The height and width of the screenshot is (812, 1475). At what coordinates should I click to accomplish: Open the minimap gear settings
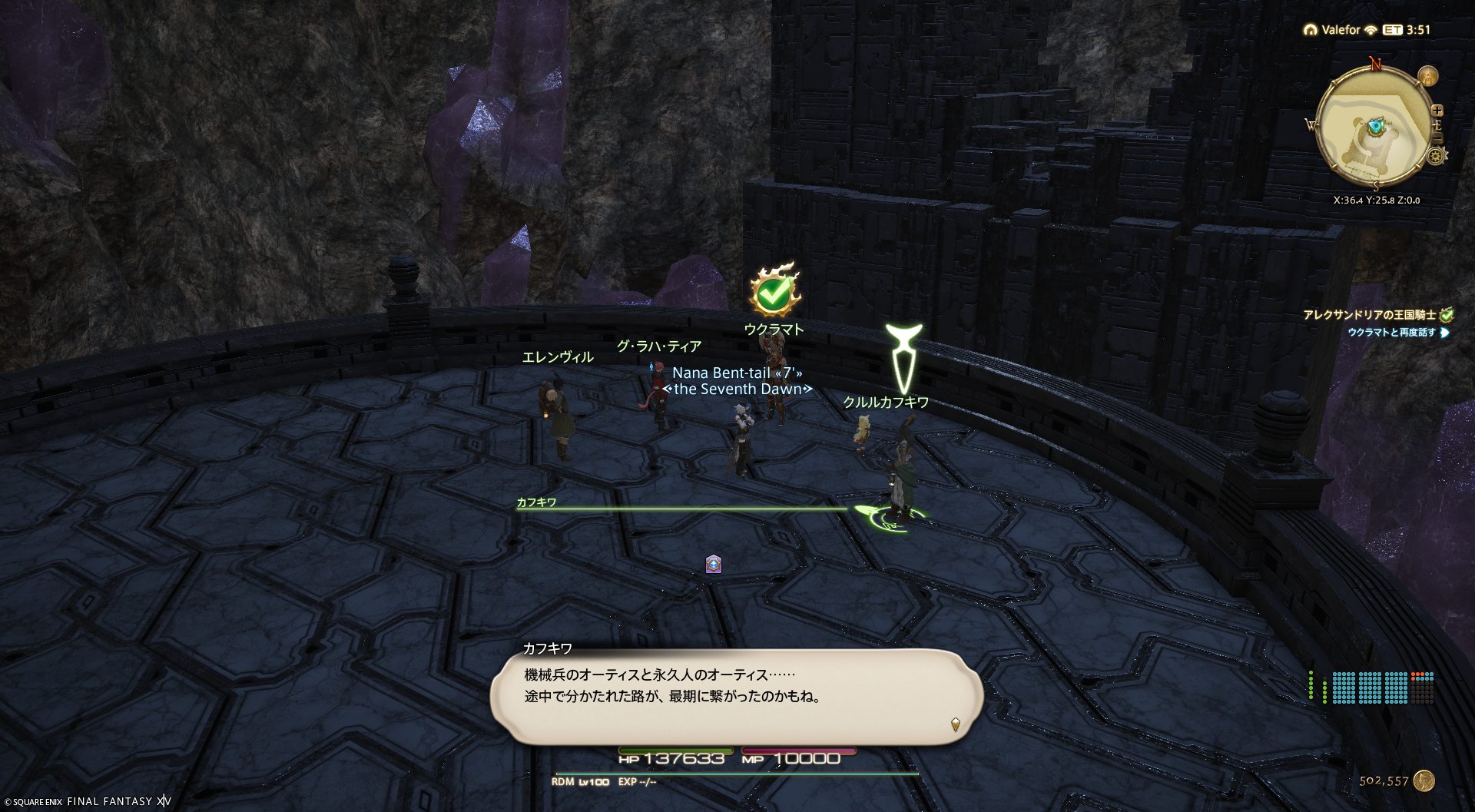1435,157
